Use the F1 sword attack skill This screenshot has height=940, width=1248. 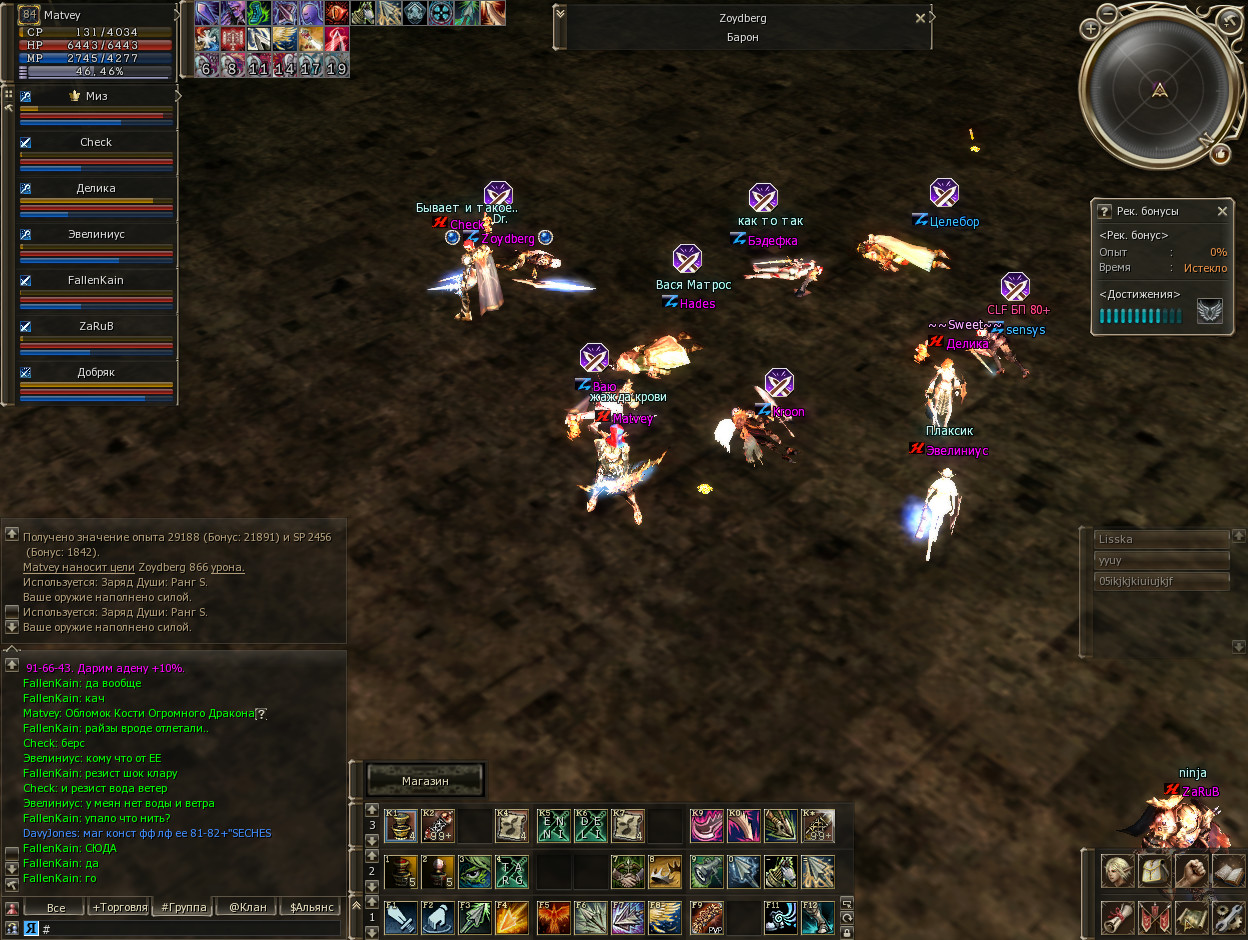(401, 917)
